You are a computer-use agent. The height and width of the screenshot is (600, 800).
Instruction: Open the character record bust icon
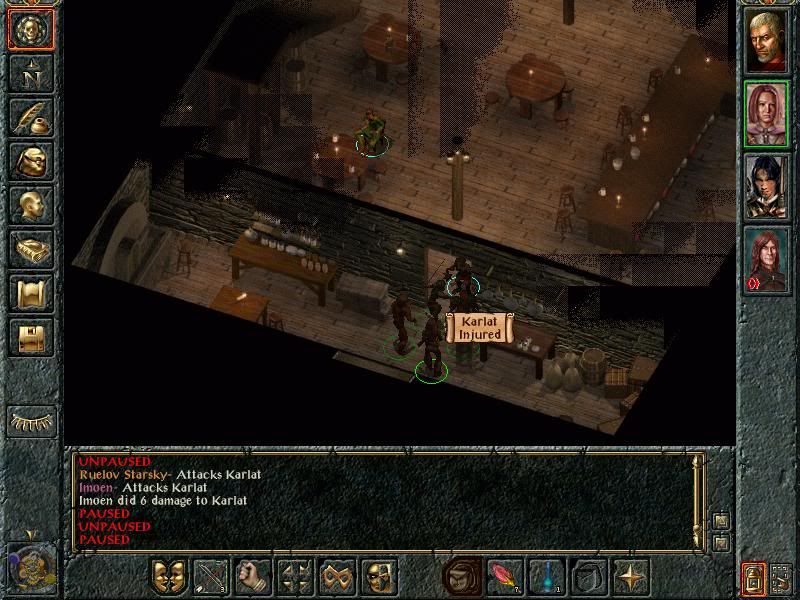31,205
